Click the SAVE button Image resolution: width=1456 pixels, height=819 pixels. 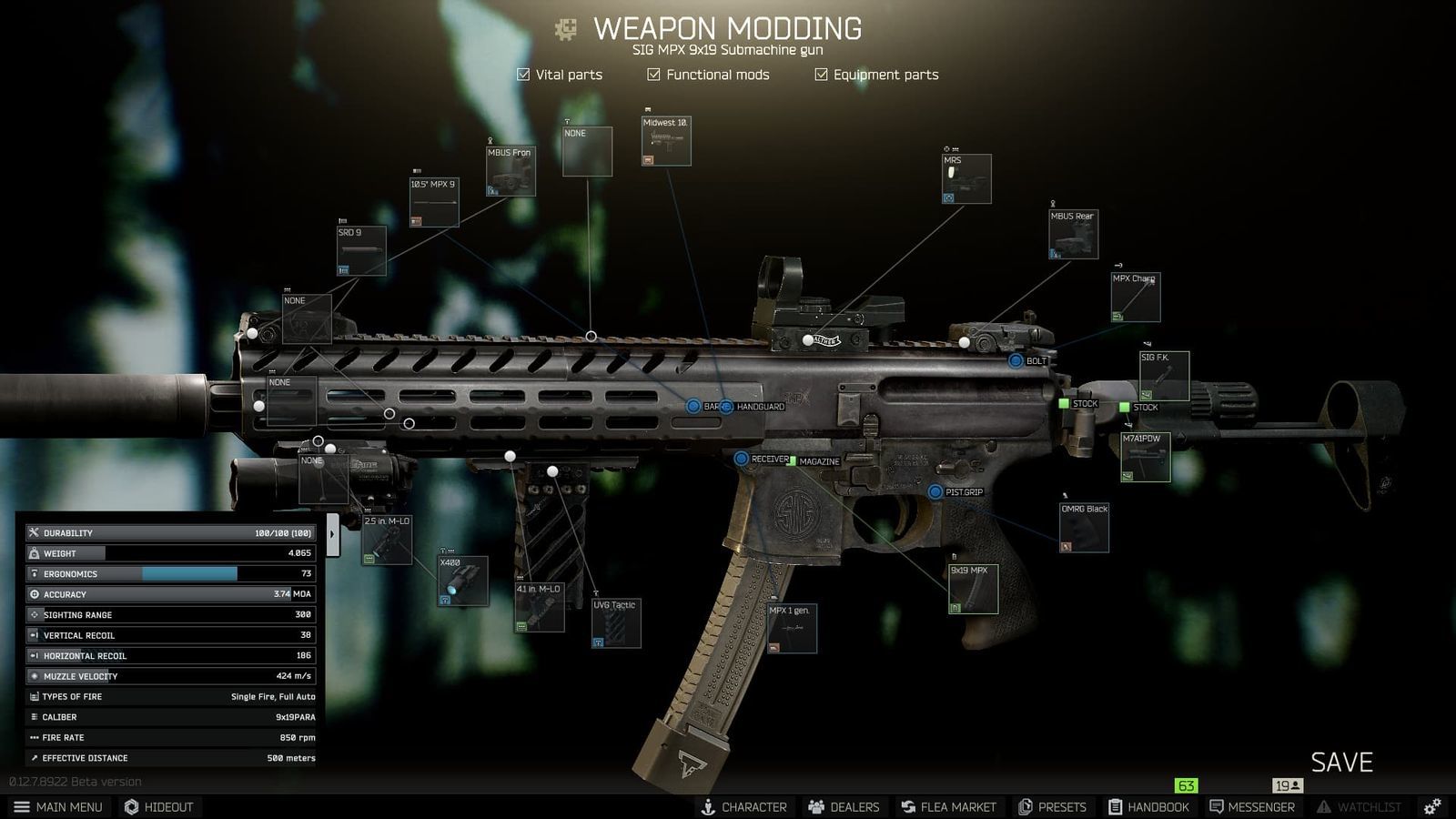(x=1342, y=763)
